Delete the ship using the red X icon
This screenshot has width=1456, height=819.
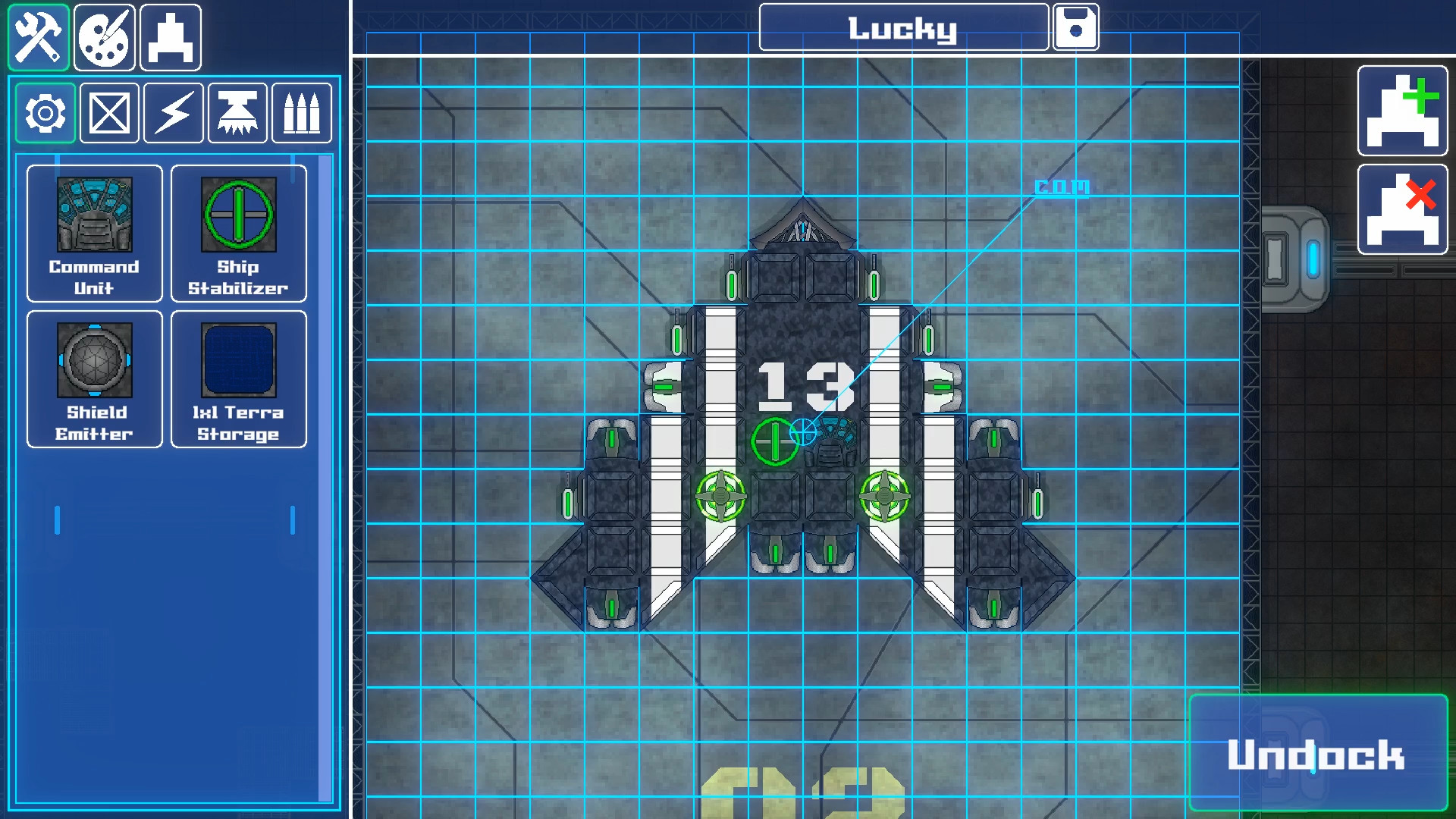click(x=1402, y=210)
